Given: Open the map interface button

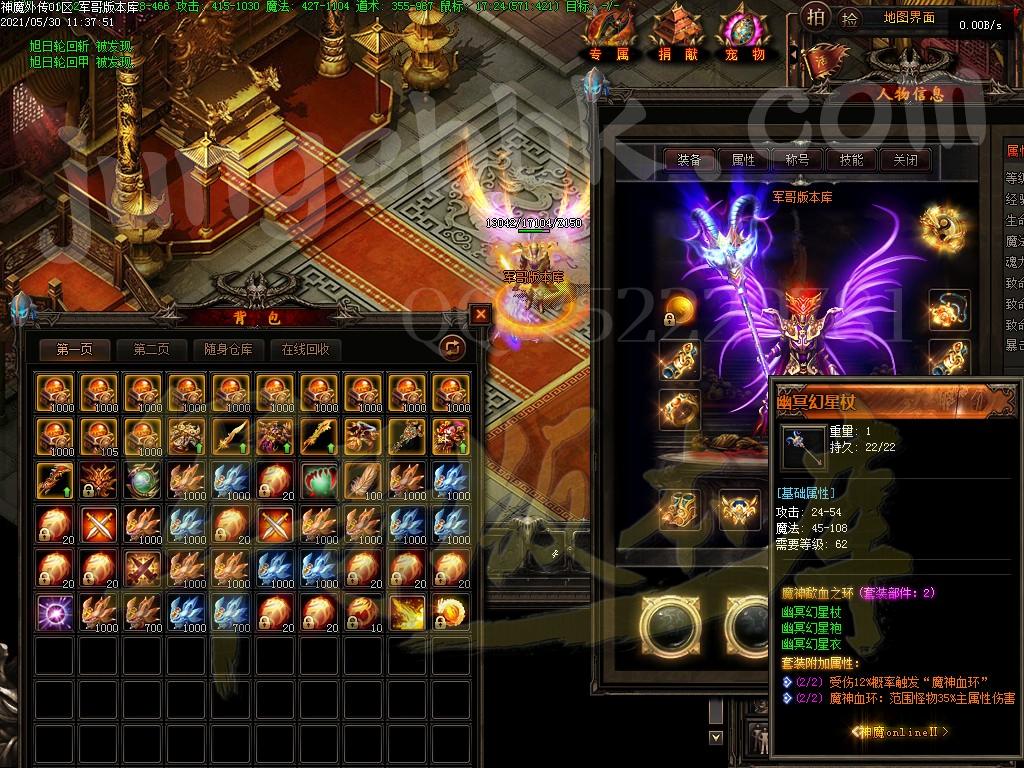Looking at the screenshot, I should [909, 18].
